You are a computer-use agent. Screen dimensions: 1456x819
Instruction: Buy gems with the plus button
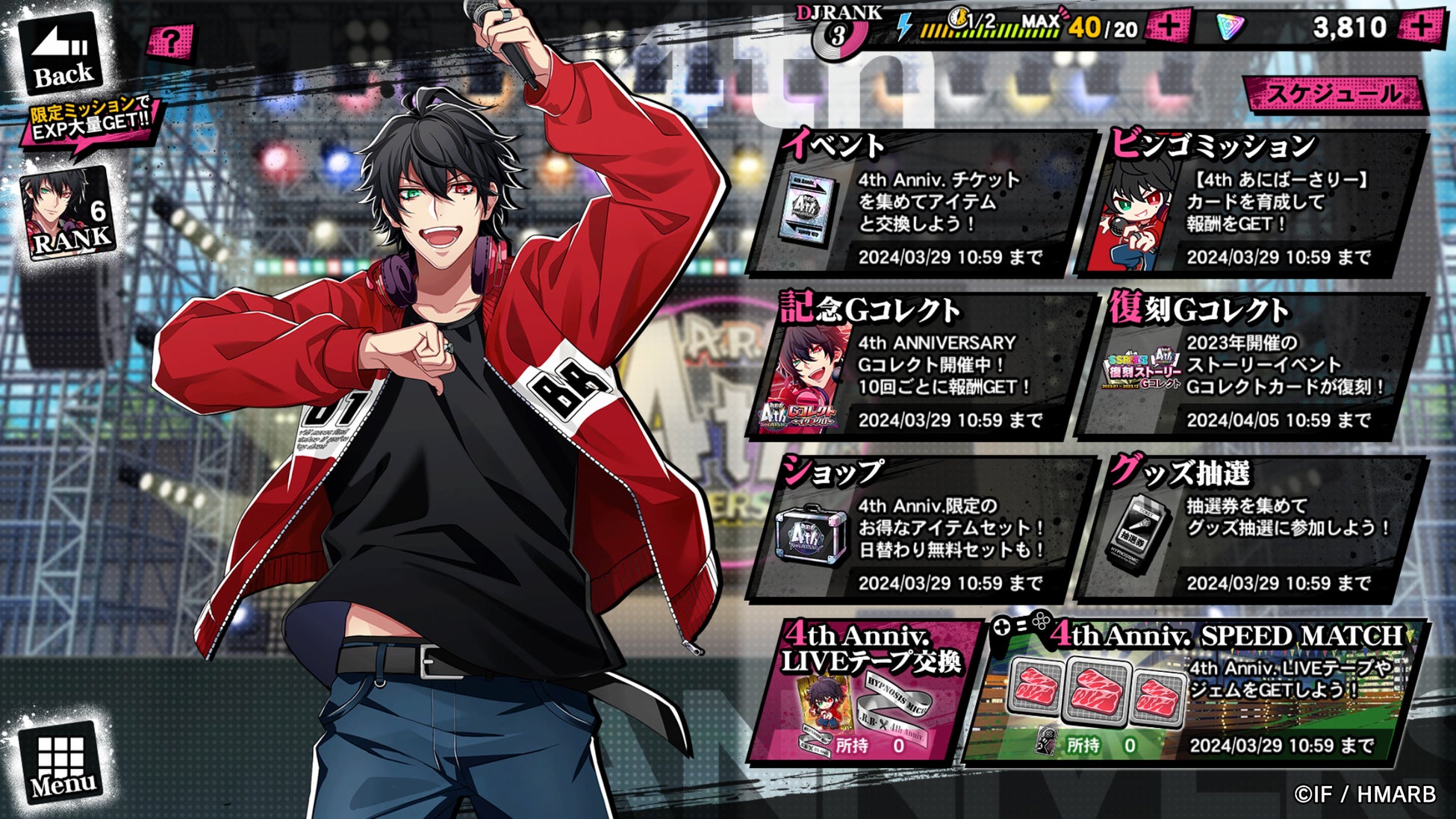click(1422, 28)
